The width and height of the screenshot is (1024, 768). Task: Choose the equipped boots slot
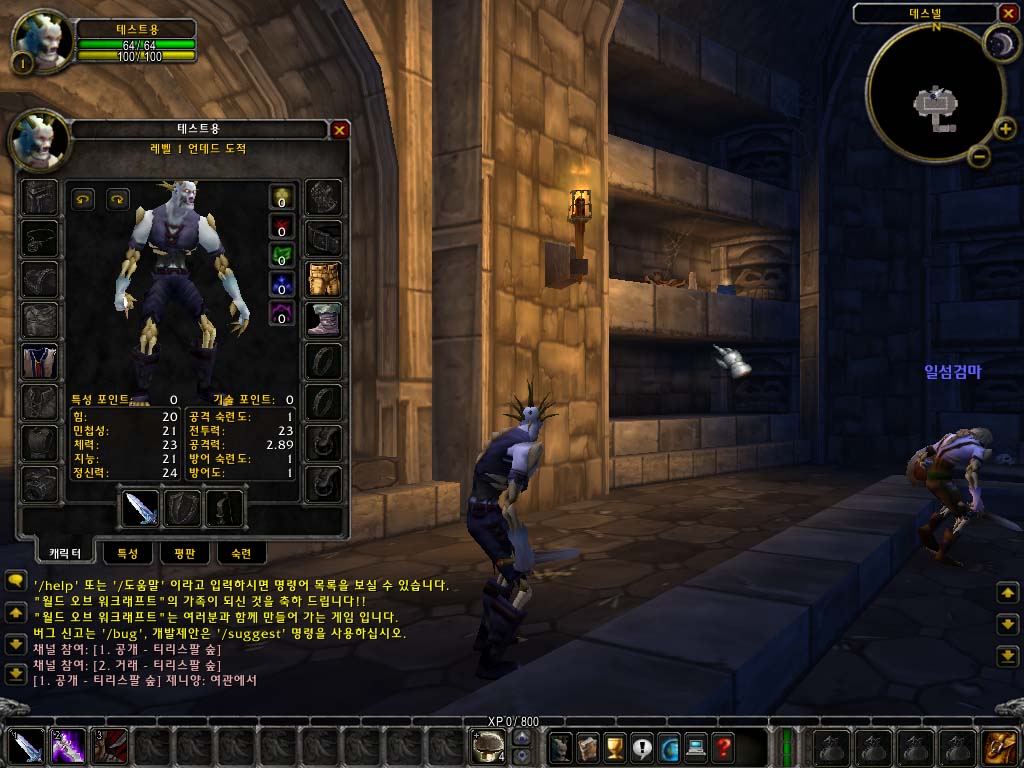pyautogui.click(x=324, y=320)
